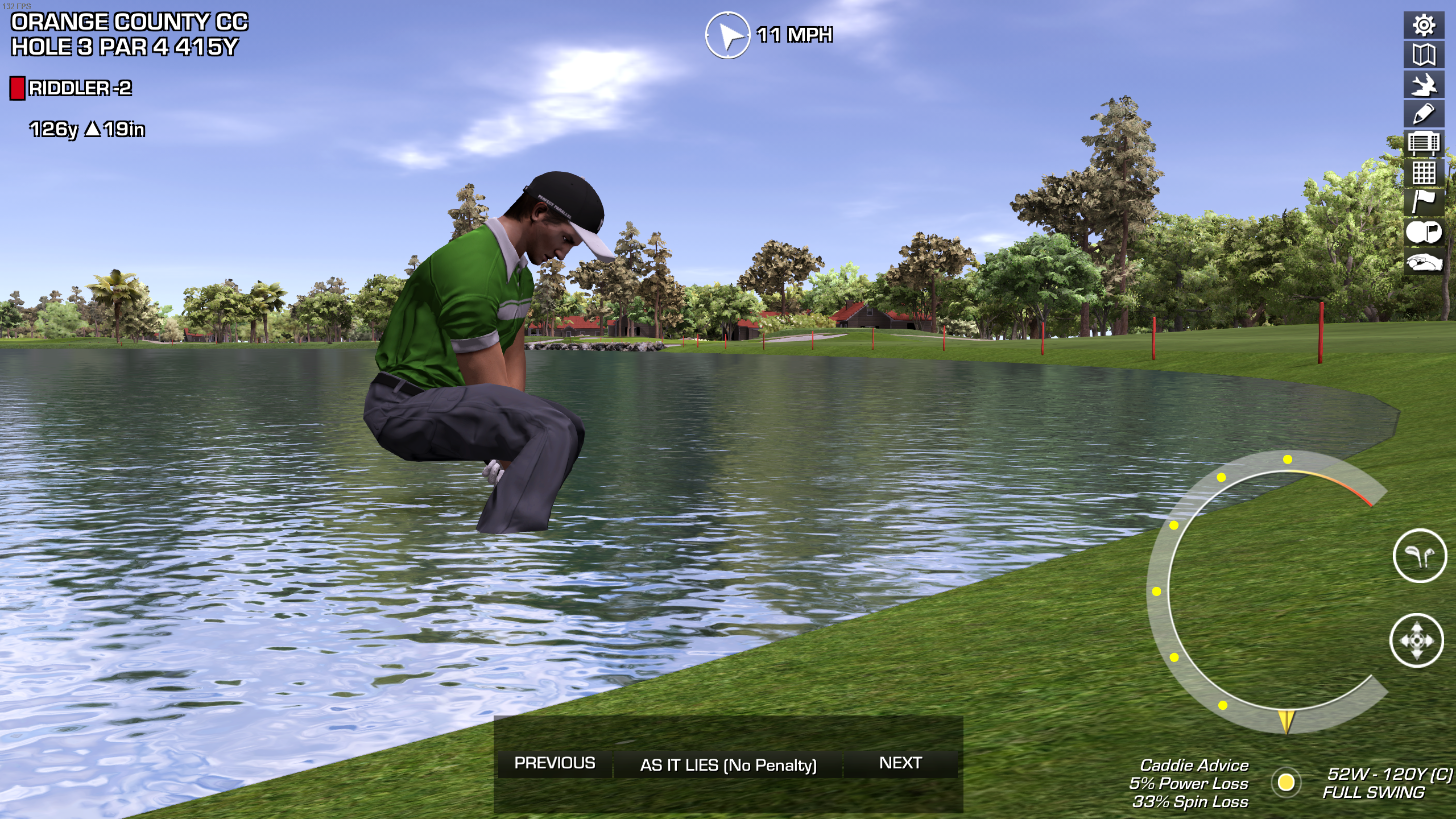Toggle the grid icon
This screenshot has height=819, width=1456.
(1424, 173)
